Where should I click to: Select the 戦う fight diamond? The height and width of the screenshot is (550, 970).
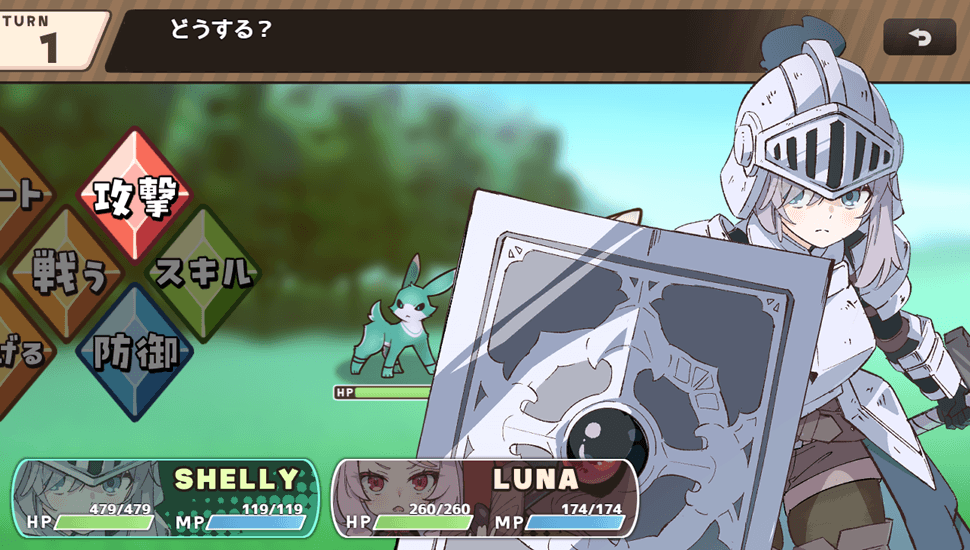click(x=68, y=272)
